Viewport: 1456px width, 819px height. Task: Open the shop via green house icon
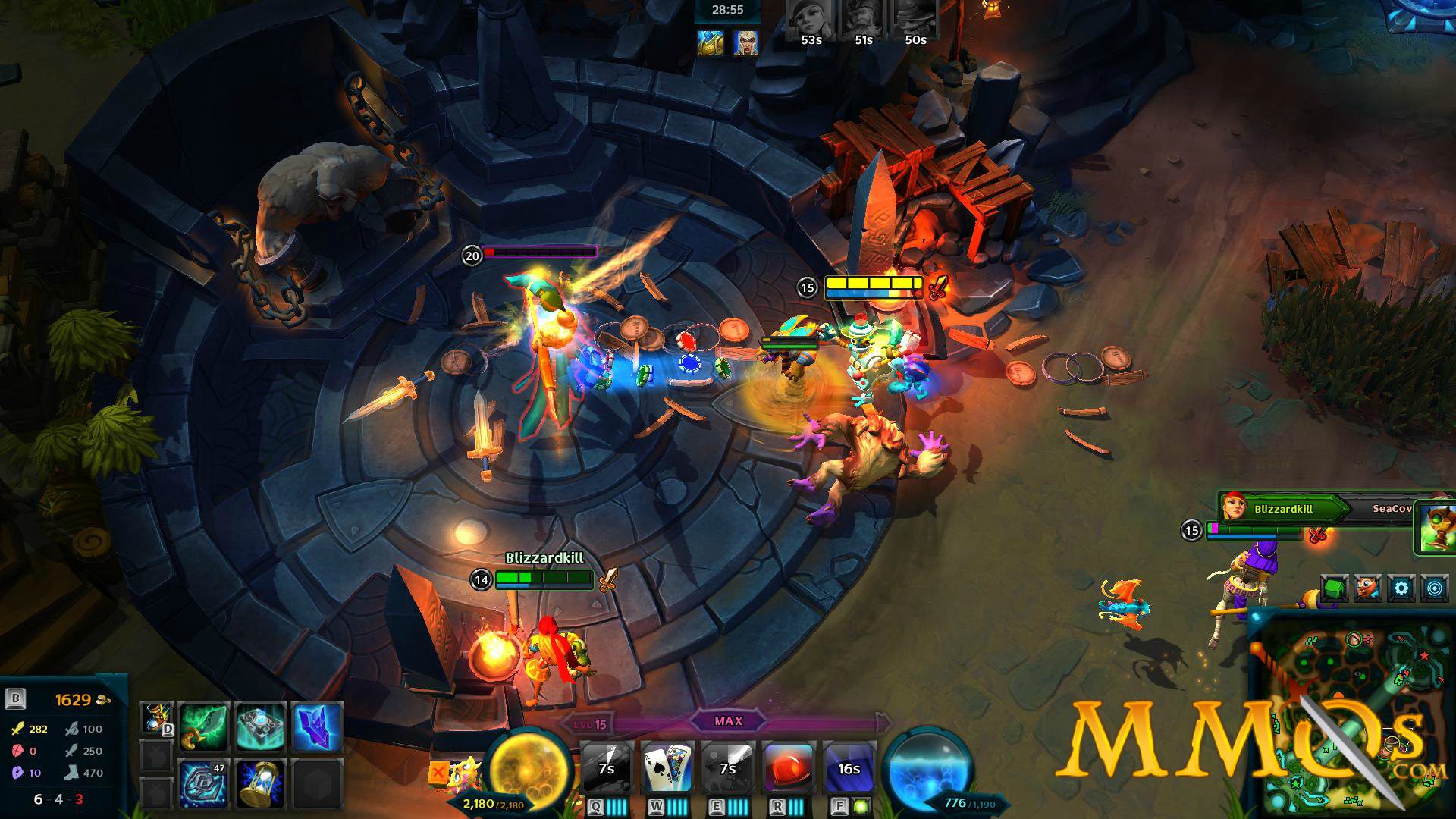(x=1333, y=588)
